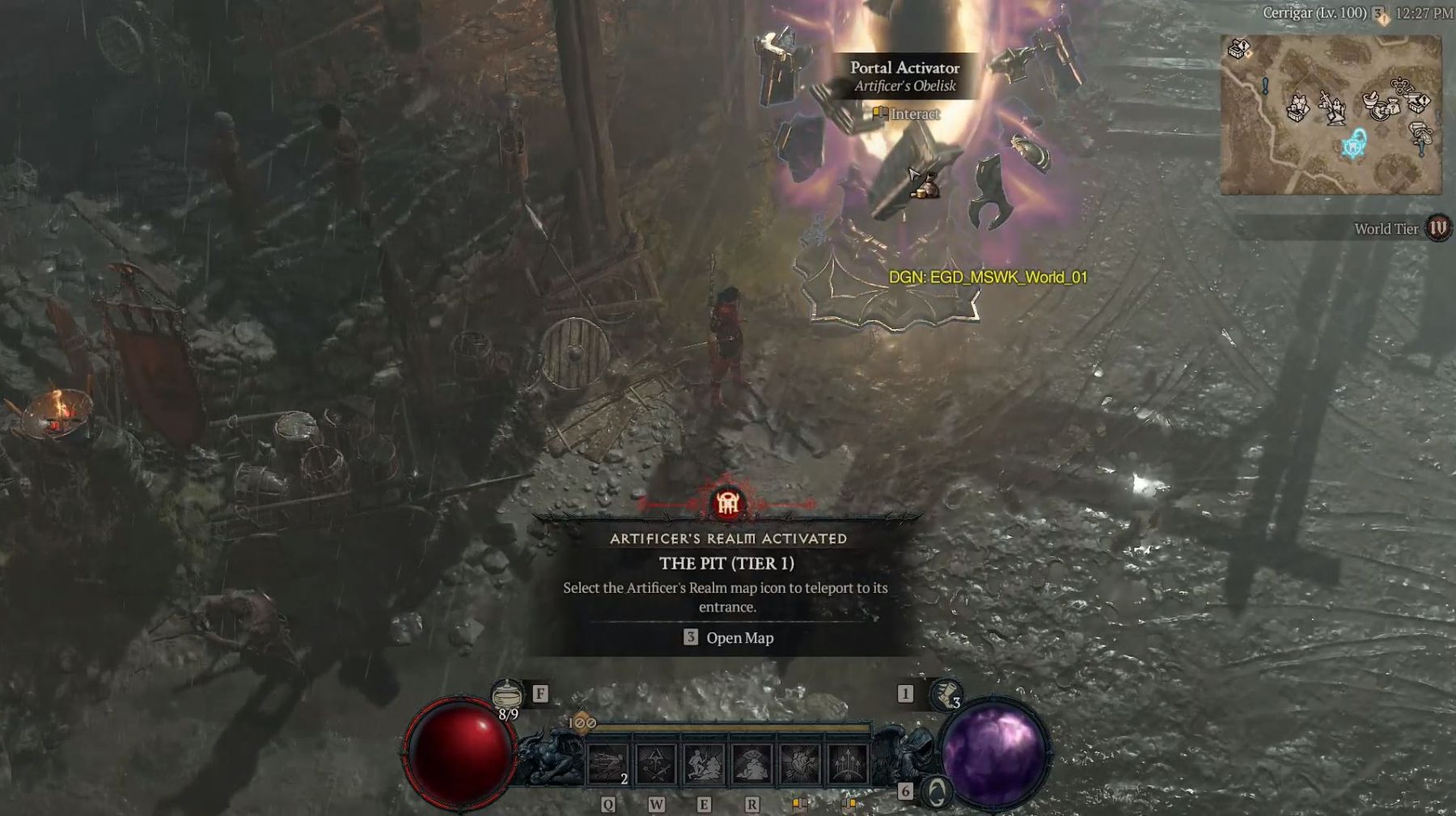Select the glowing blue Artificer's Realm map marker
Viewport: 1456px width, 816px height.
point(1354,146)
